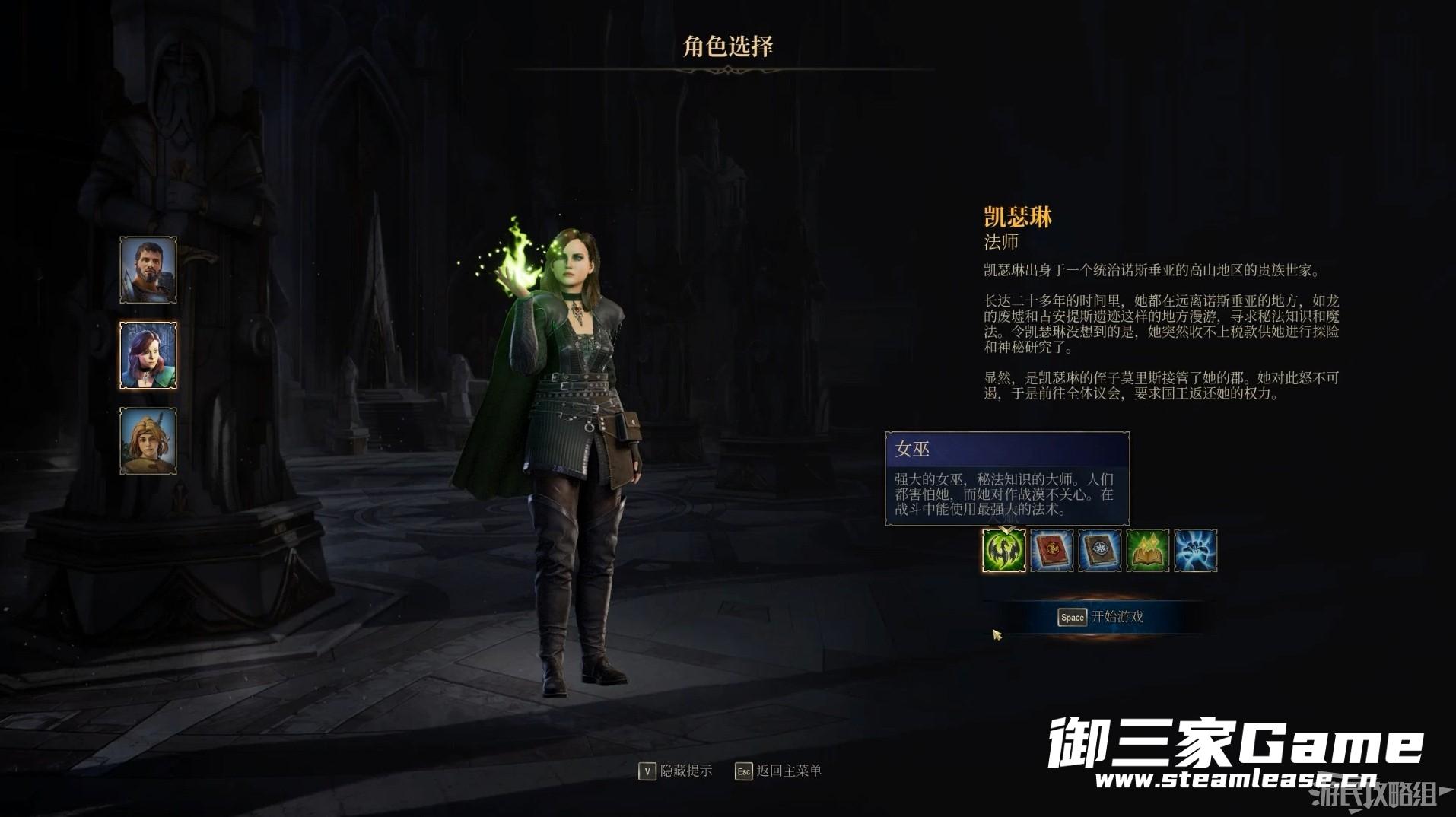Return to main menu via 返回主菜单
Viewport: 1456px width, 817px height.
tap(778, 771)
